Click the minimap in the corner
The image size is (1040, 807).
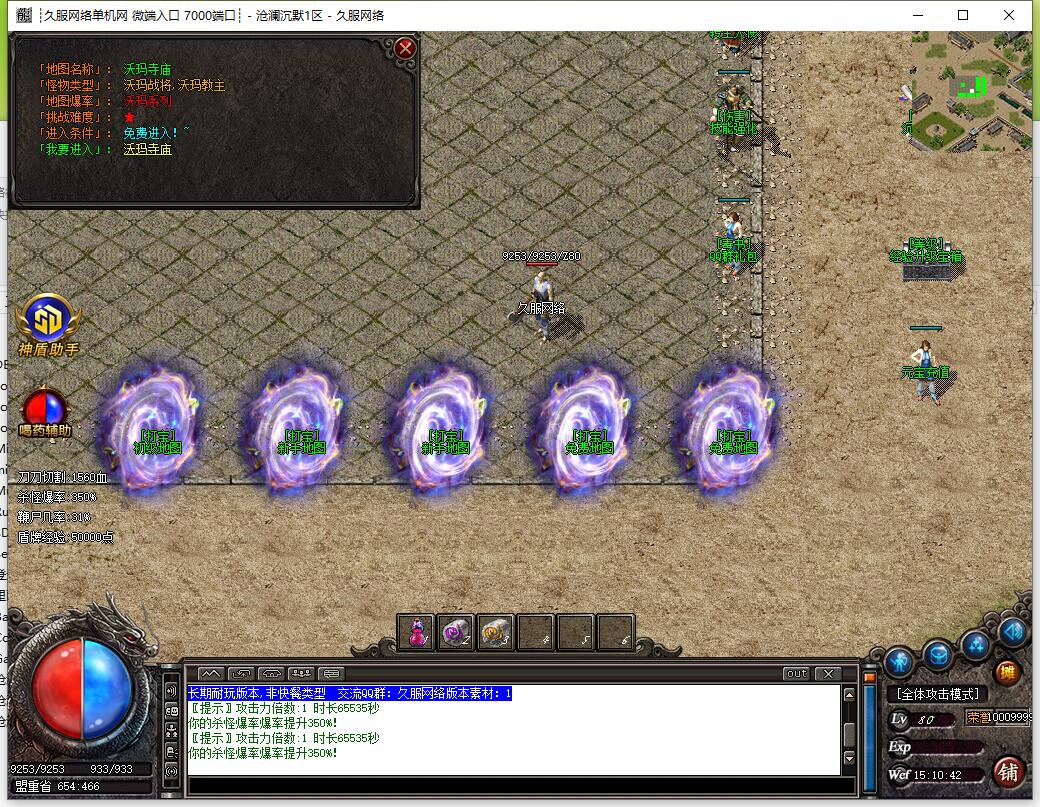(x=967, y=92)
